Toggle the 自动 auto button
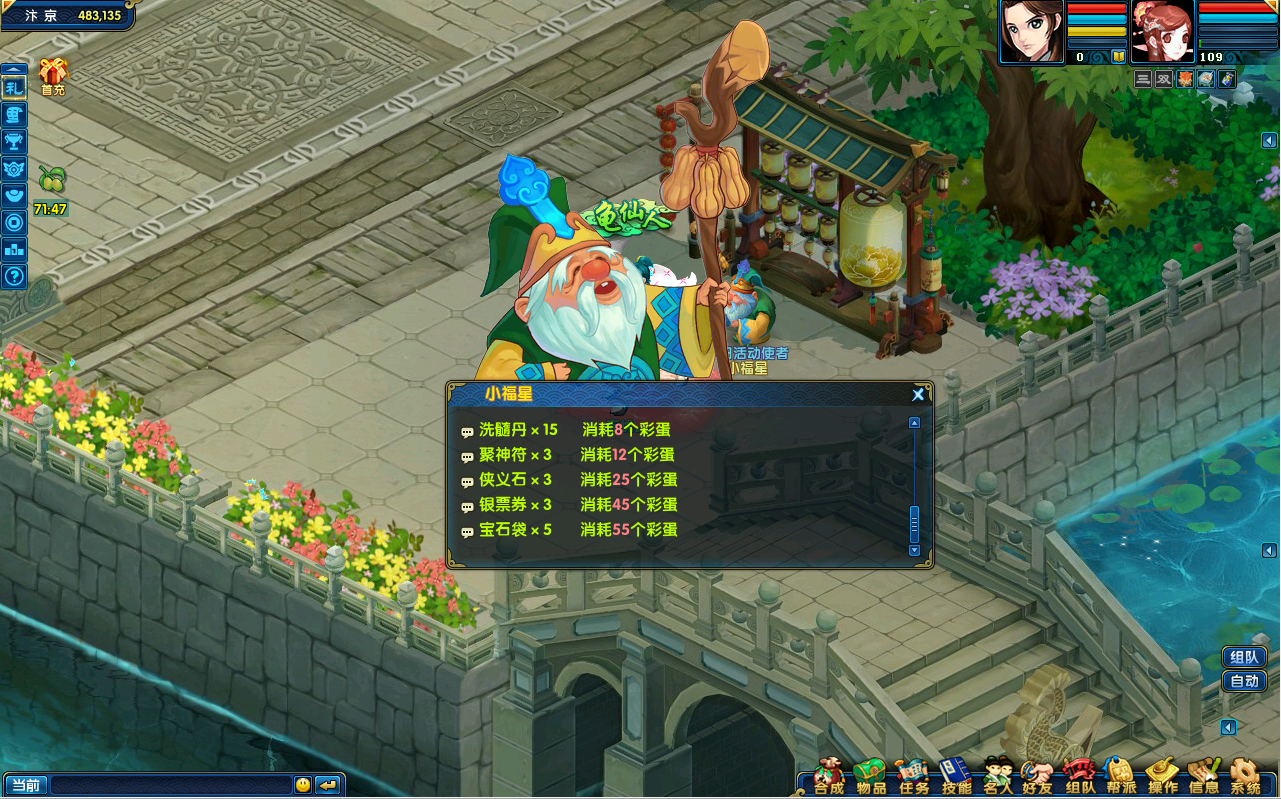The image size is (1281, 799). tap(1244, 681)
